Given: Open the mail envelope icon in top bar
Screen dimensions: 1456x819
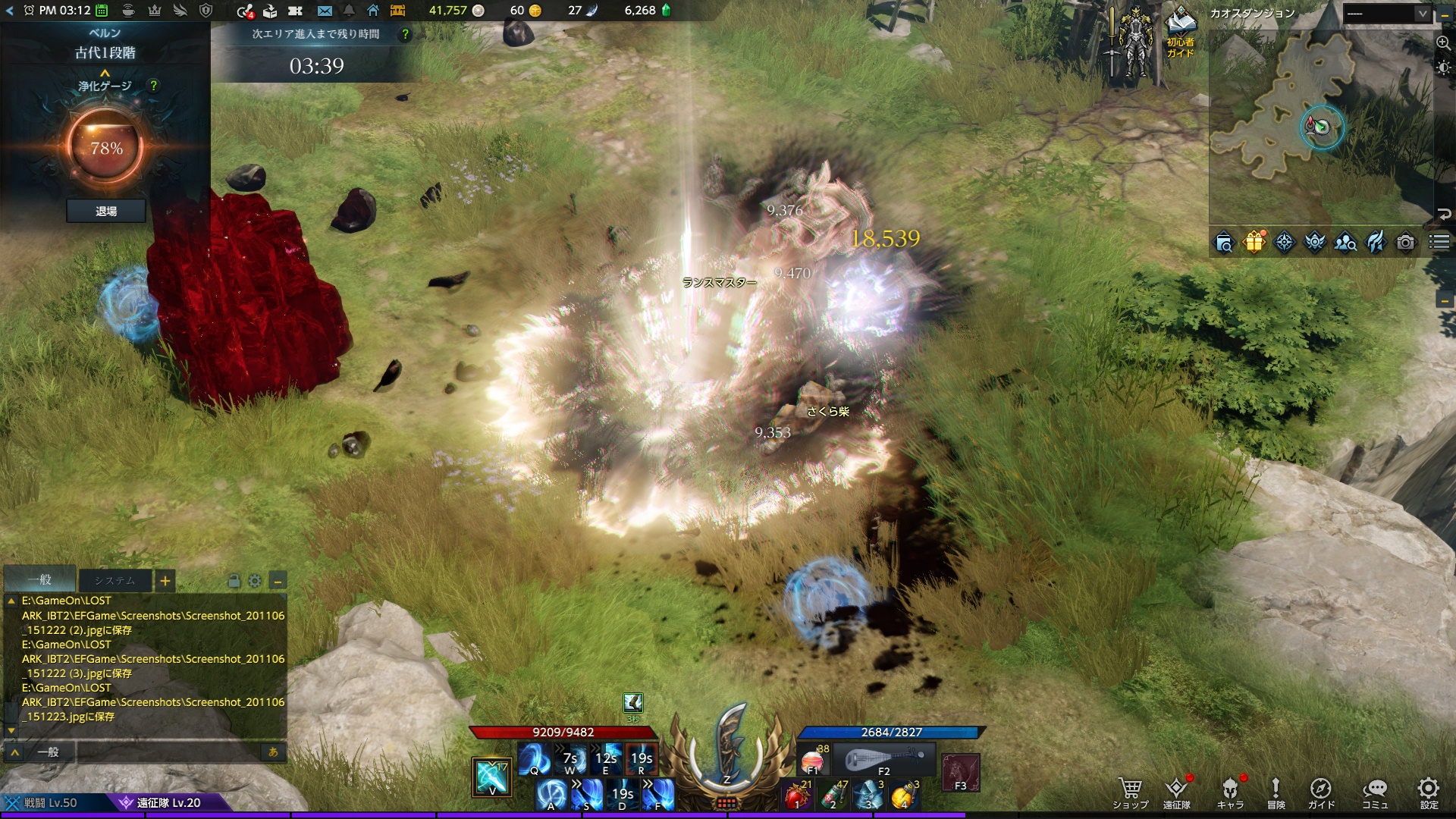Looking at the screenshot, I should point(325,11).
